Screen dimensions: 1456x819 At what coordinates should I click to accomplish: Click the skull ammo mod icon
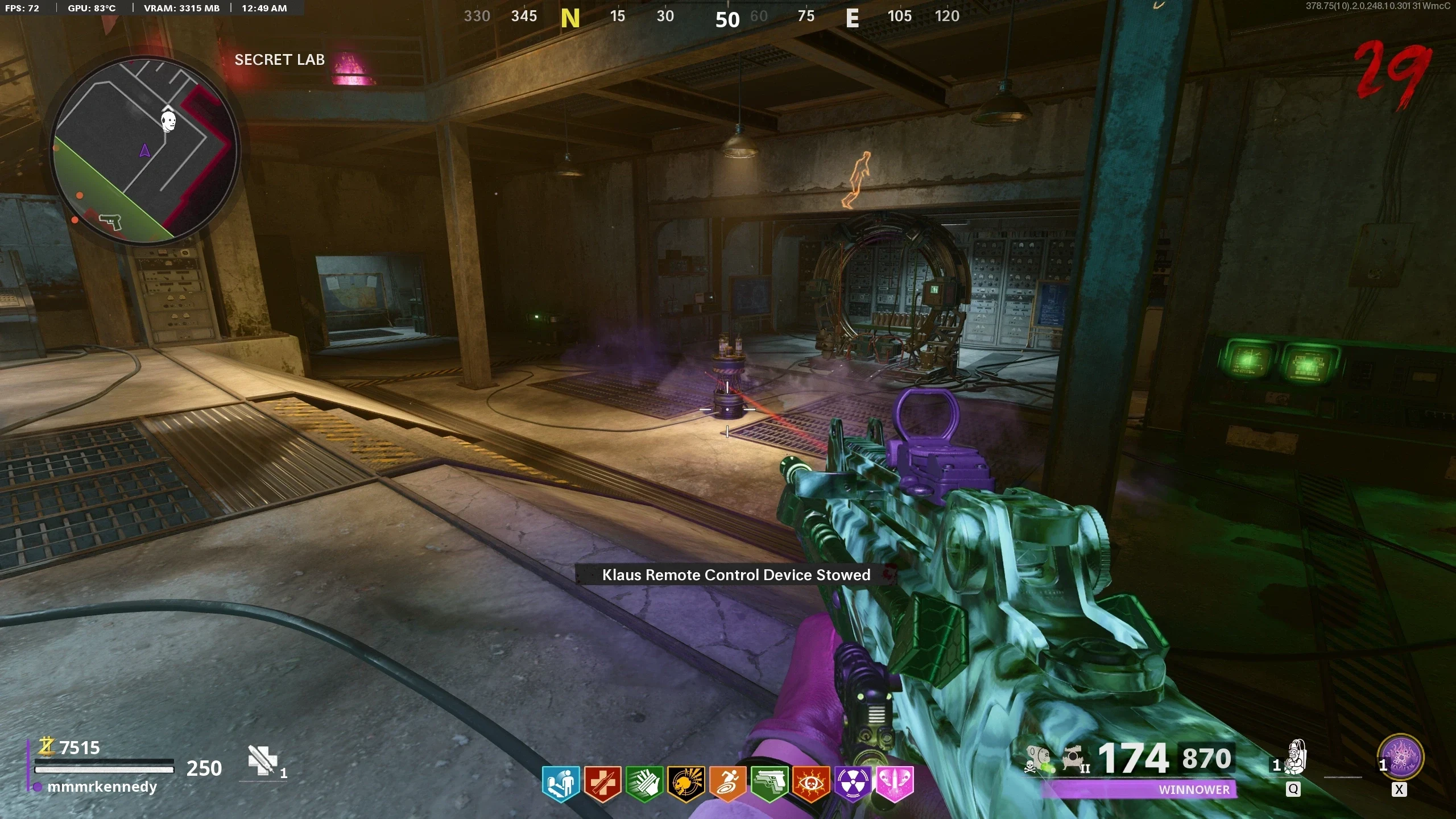pyautogui.click(x=1040, y=759)
